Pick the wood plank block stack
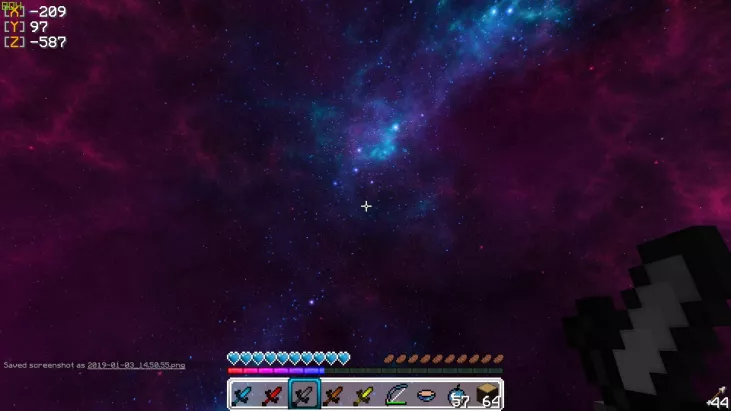 click(486, 395)
